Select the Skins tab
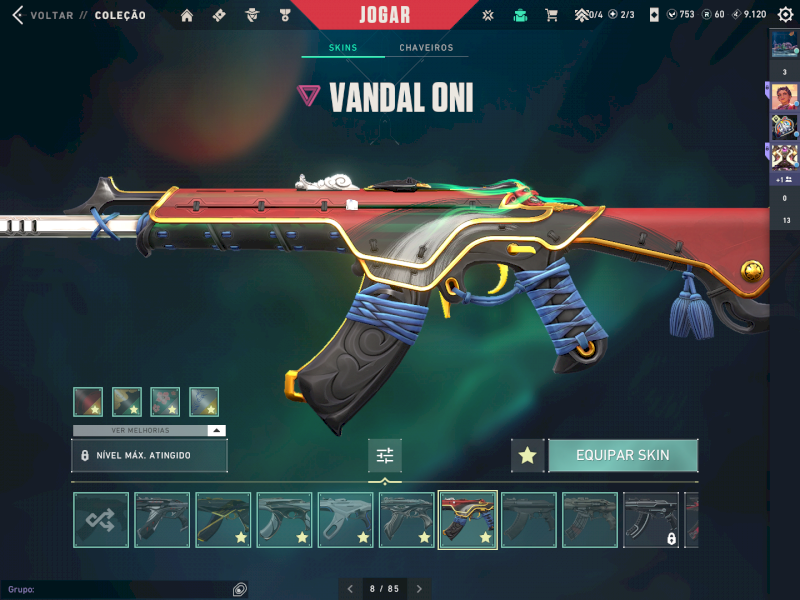Viewport: 800px width, 600px height. pos(343,48)
